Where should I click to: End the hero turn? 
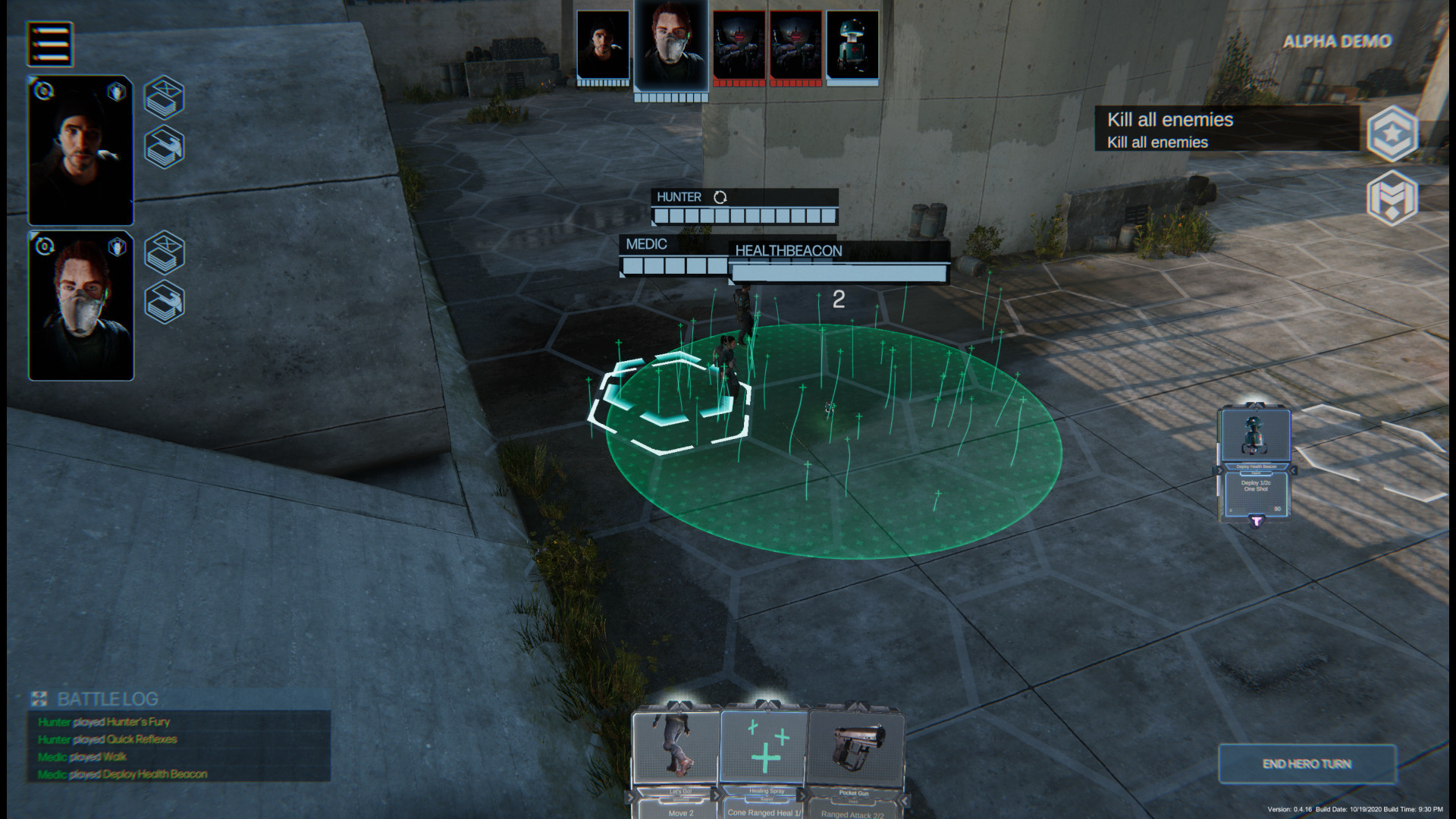[x=1307, y=764]
